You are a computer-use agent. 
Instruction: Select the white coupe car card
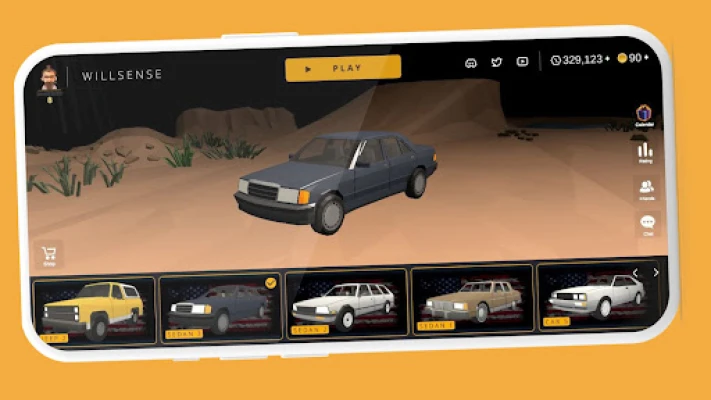(595, 293)
